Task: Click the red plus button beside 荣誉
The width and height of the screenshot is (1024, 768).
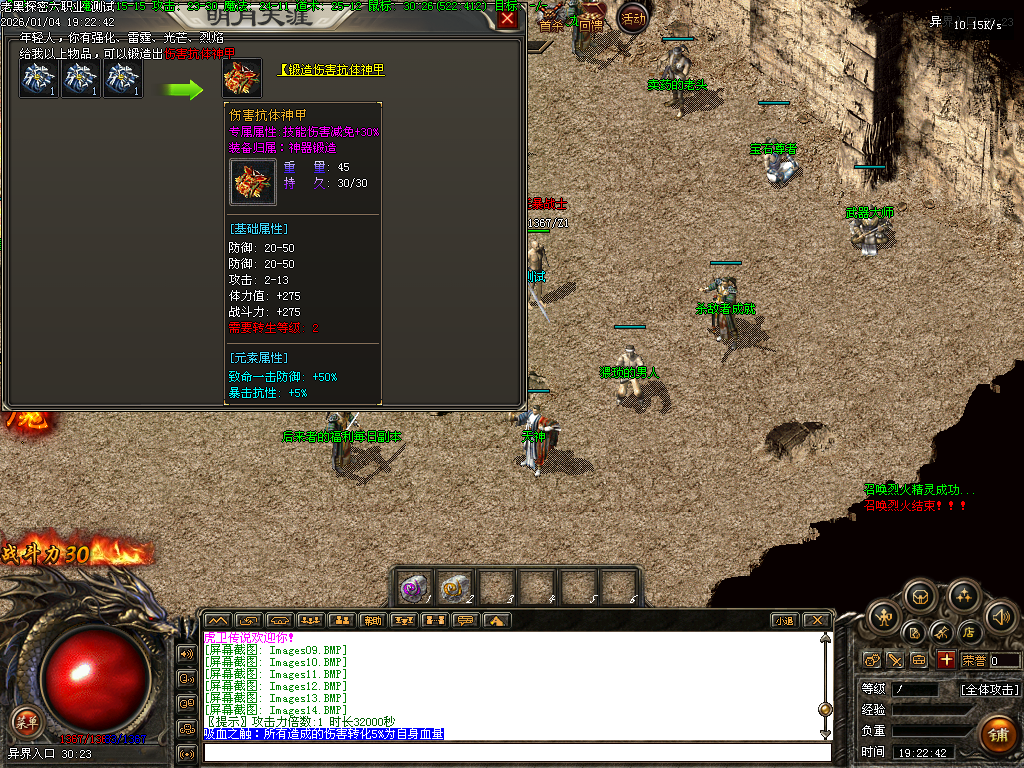Action: 945,660
